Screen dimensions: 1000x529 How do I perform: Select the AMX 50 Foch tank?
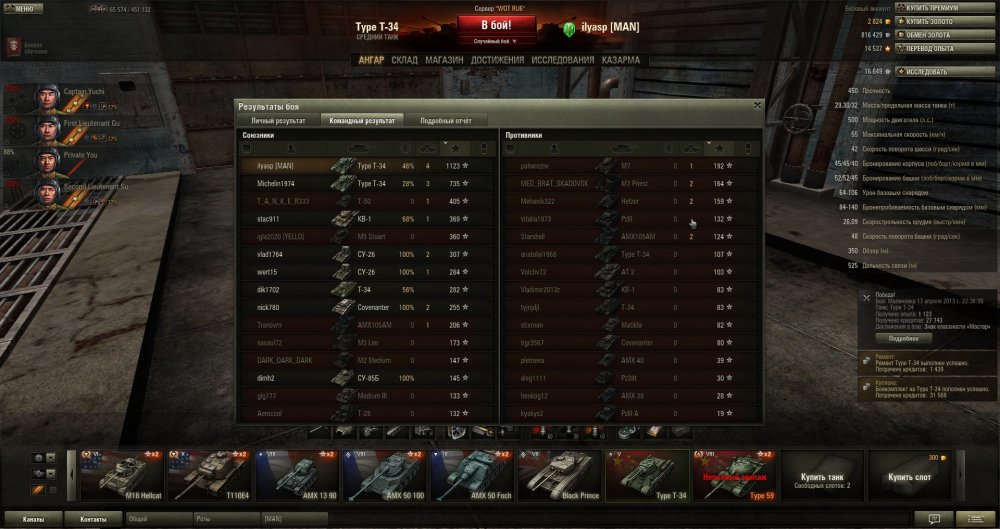(472, 474)
